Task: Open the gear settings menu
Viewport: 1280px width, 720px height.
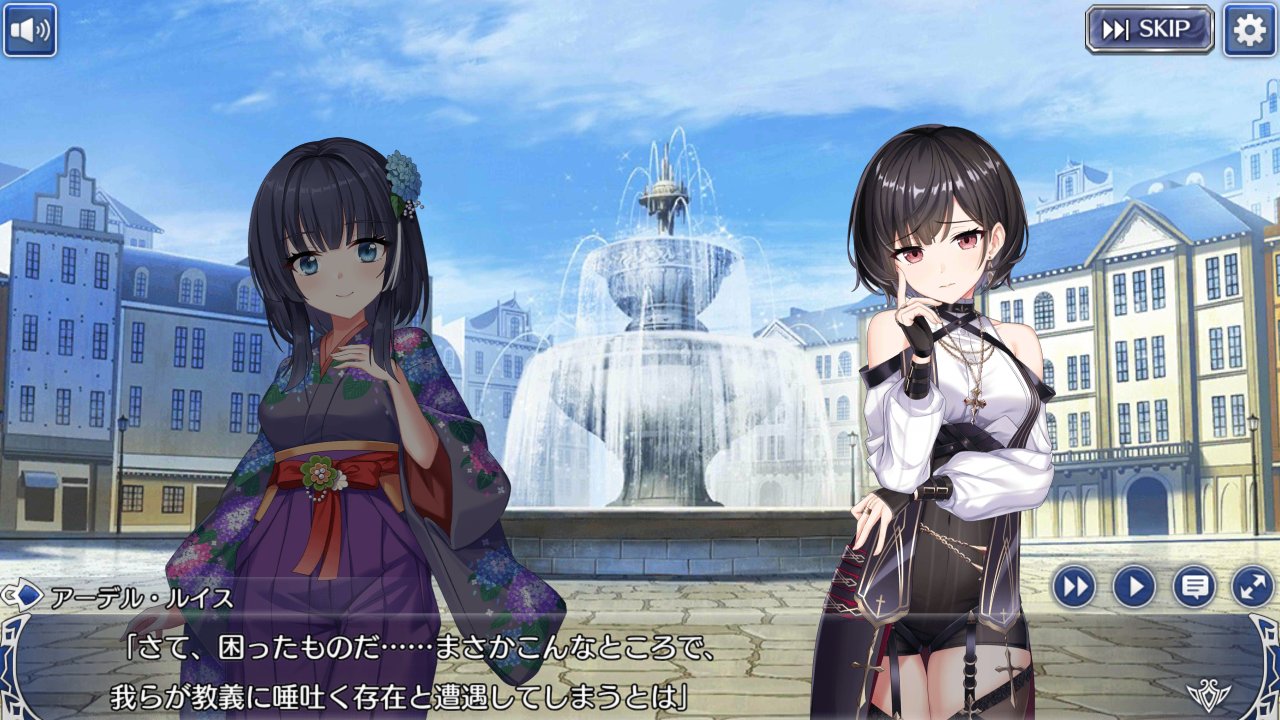Action: [x=1247, y=30]
